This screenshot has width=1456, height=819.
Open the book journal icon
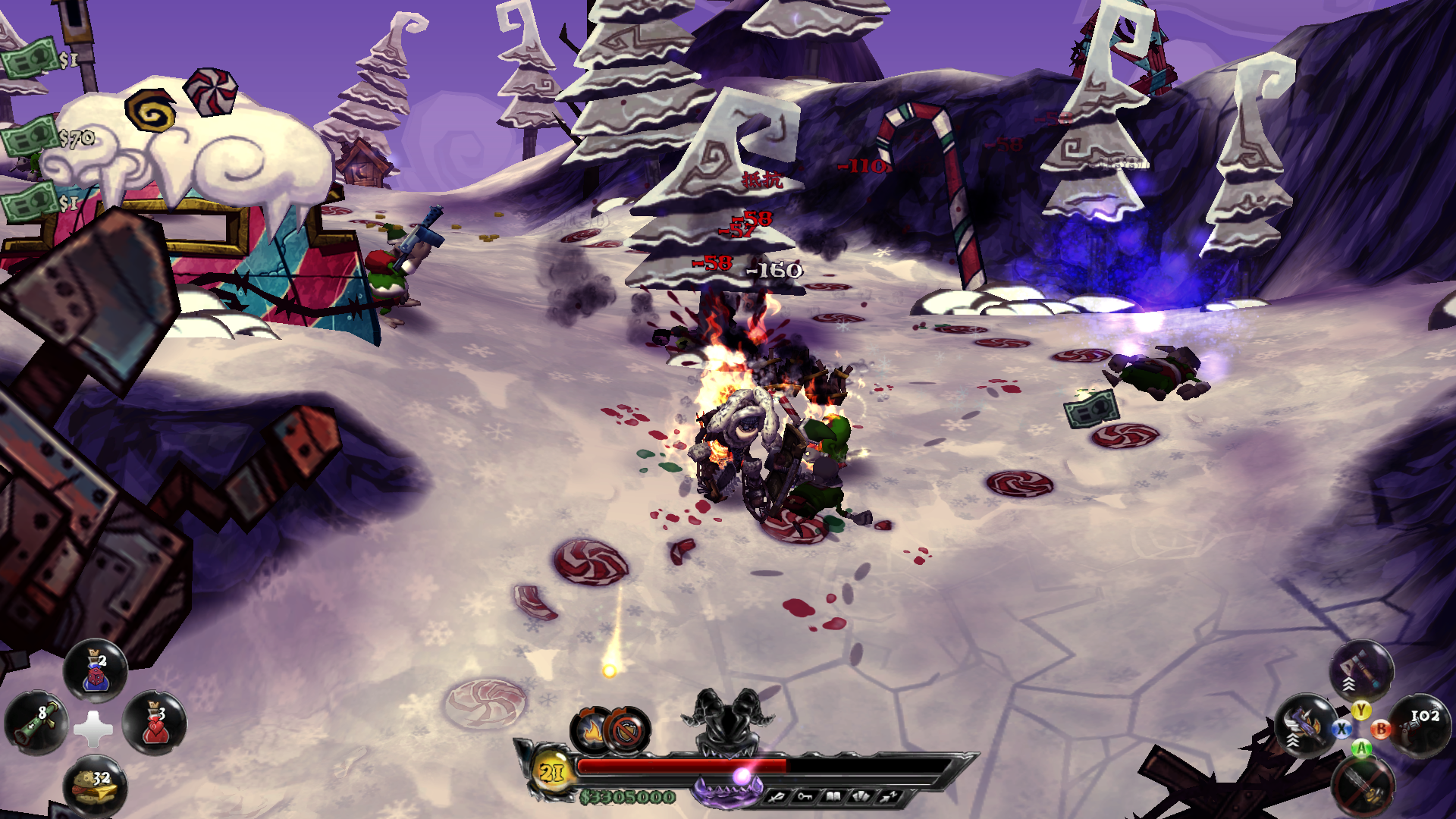833,797
